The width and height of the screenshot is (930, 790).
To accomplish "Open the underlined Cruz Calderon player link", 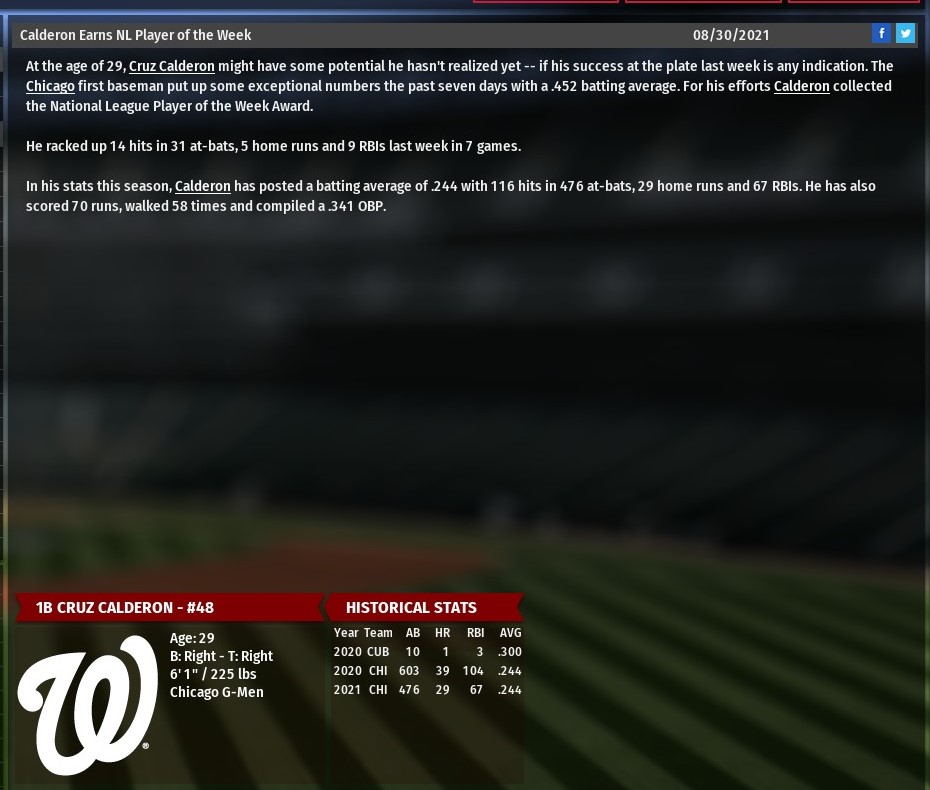I will 171,66.
